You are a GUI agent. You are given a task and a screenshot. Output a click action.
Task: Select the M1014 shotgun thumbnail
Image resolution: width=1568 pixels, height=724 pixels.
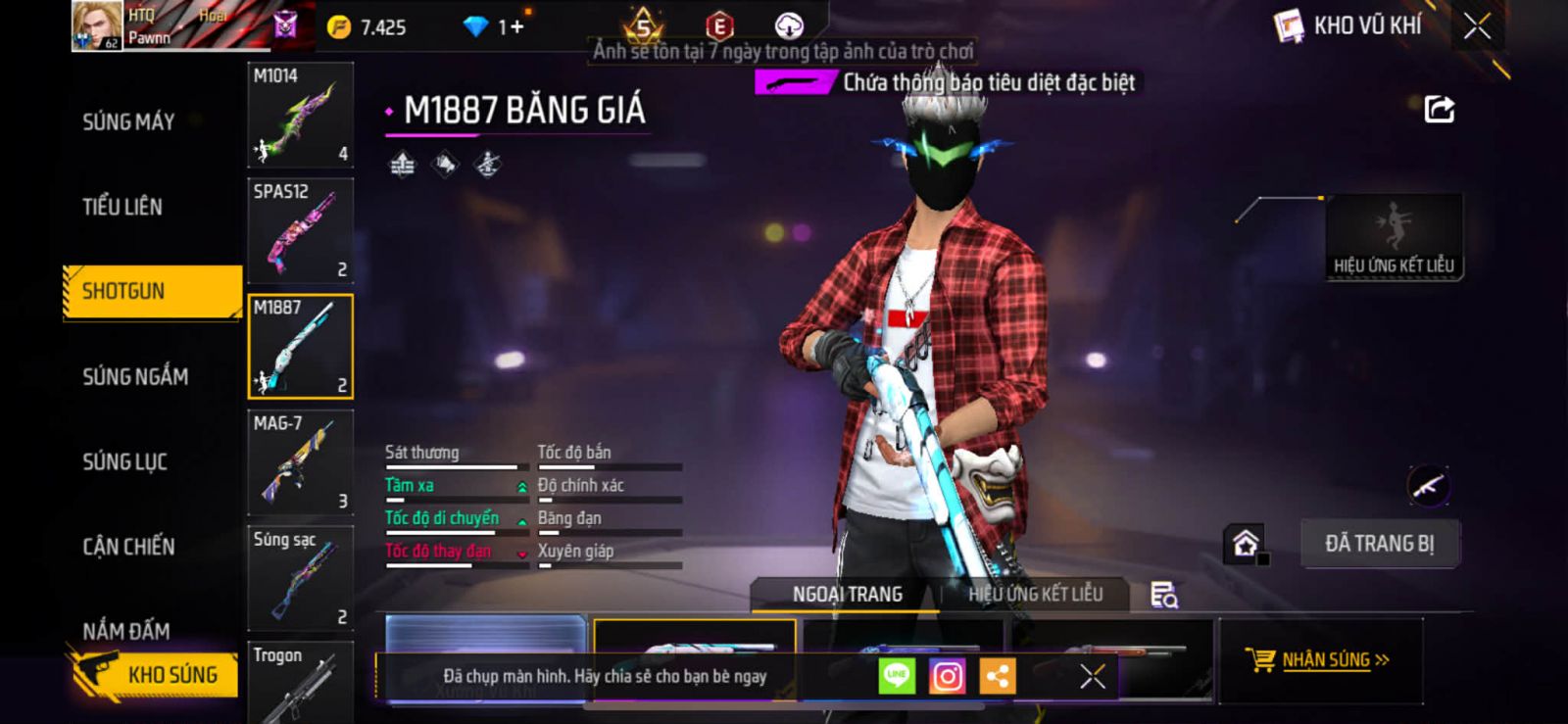click(x=300, y=116)
